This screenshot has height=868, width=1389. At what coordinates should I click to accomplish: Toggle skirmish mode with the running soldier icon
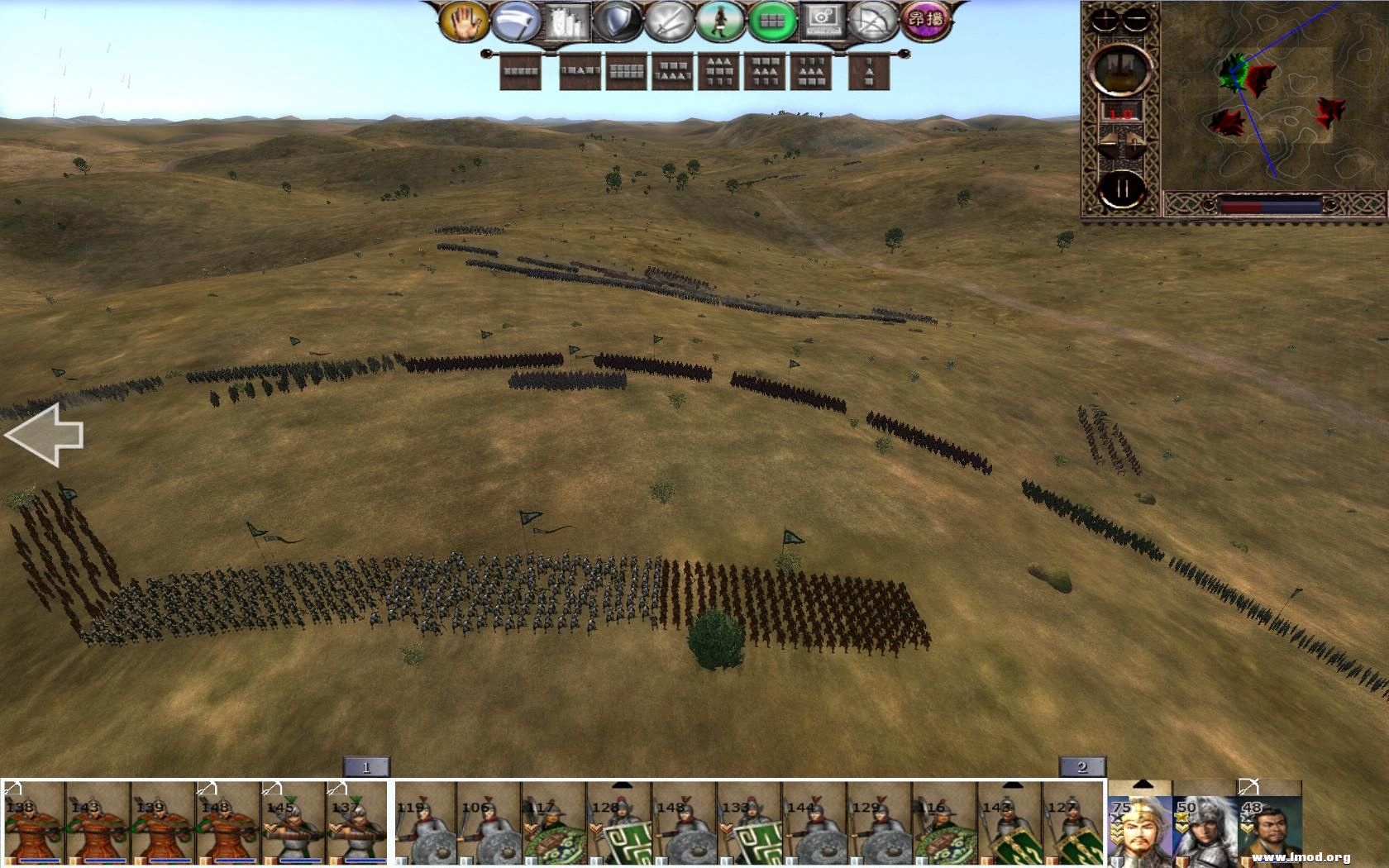tap(722, 23)
